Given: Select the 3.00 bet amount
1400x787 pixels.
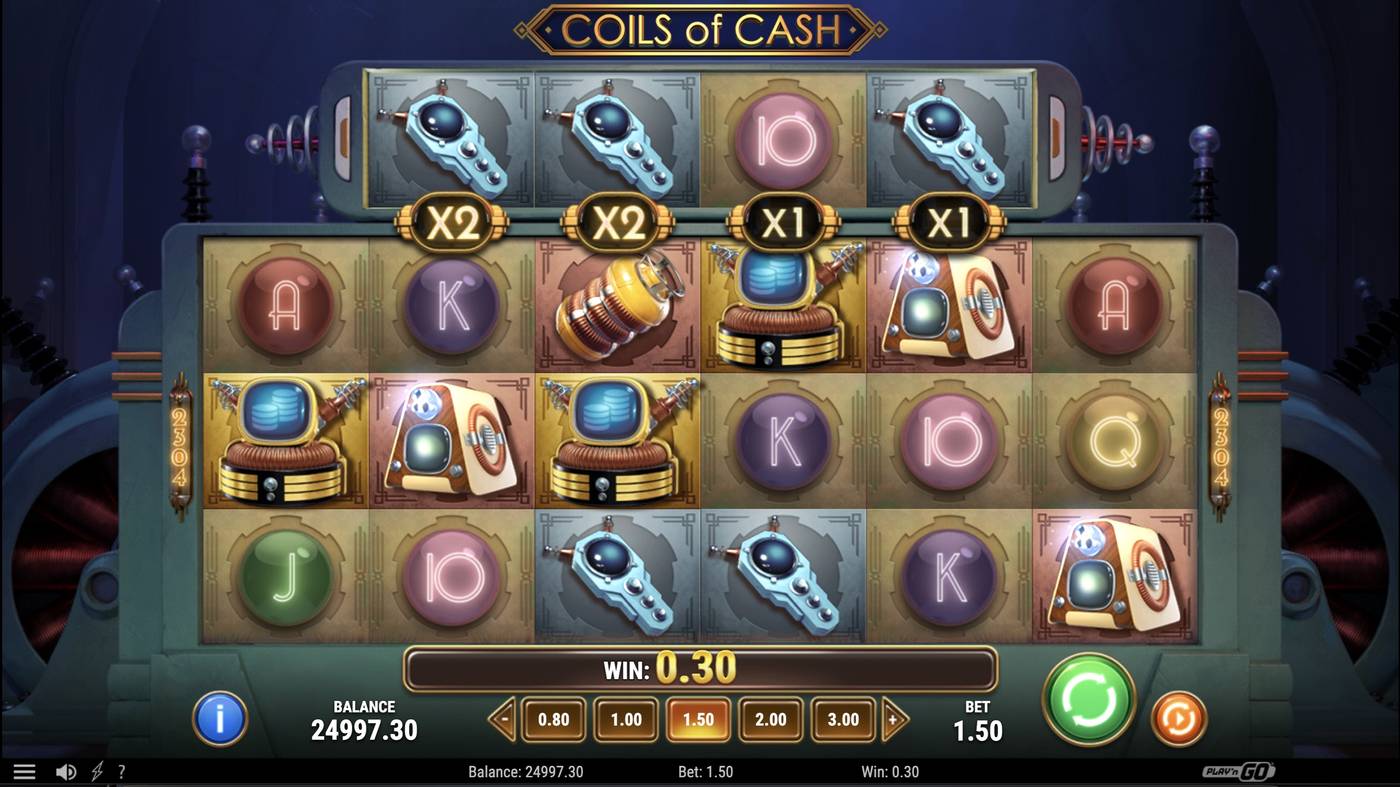Looking at the screenshot, I should click(844, 718).
